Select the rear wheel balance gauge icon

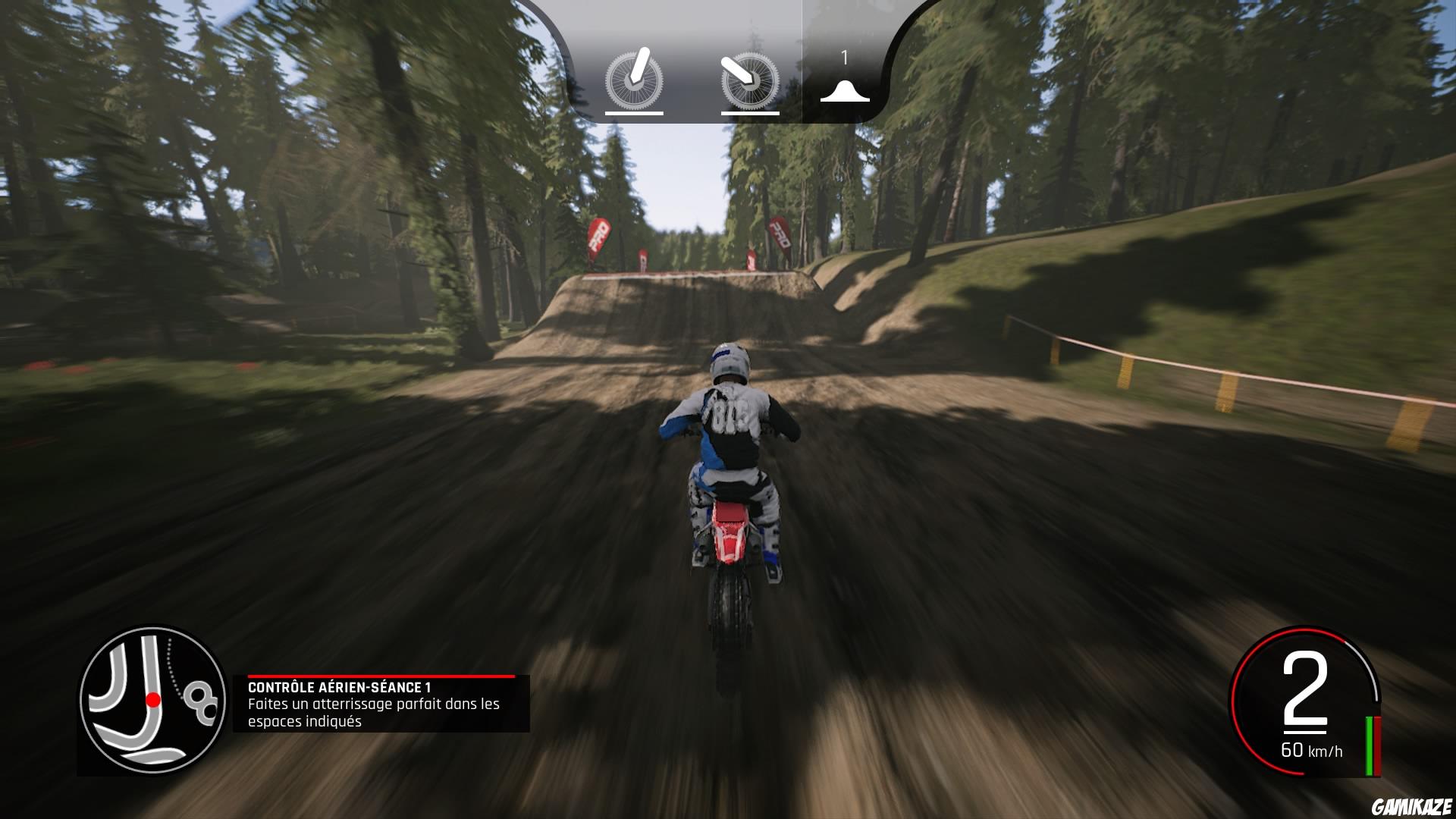749,83
